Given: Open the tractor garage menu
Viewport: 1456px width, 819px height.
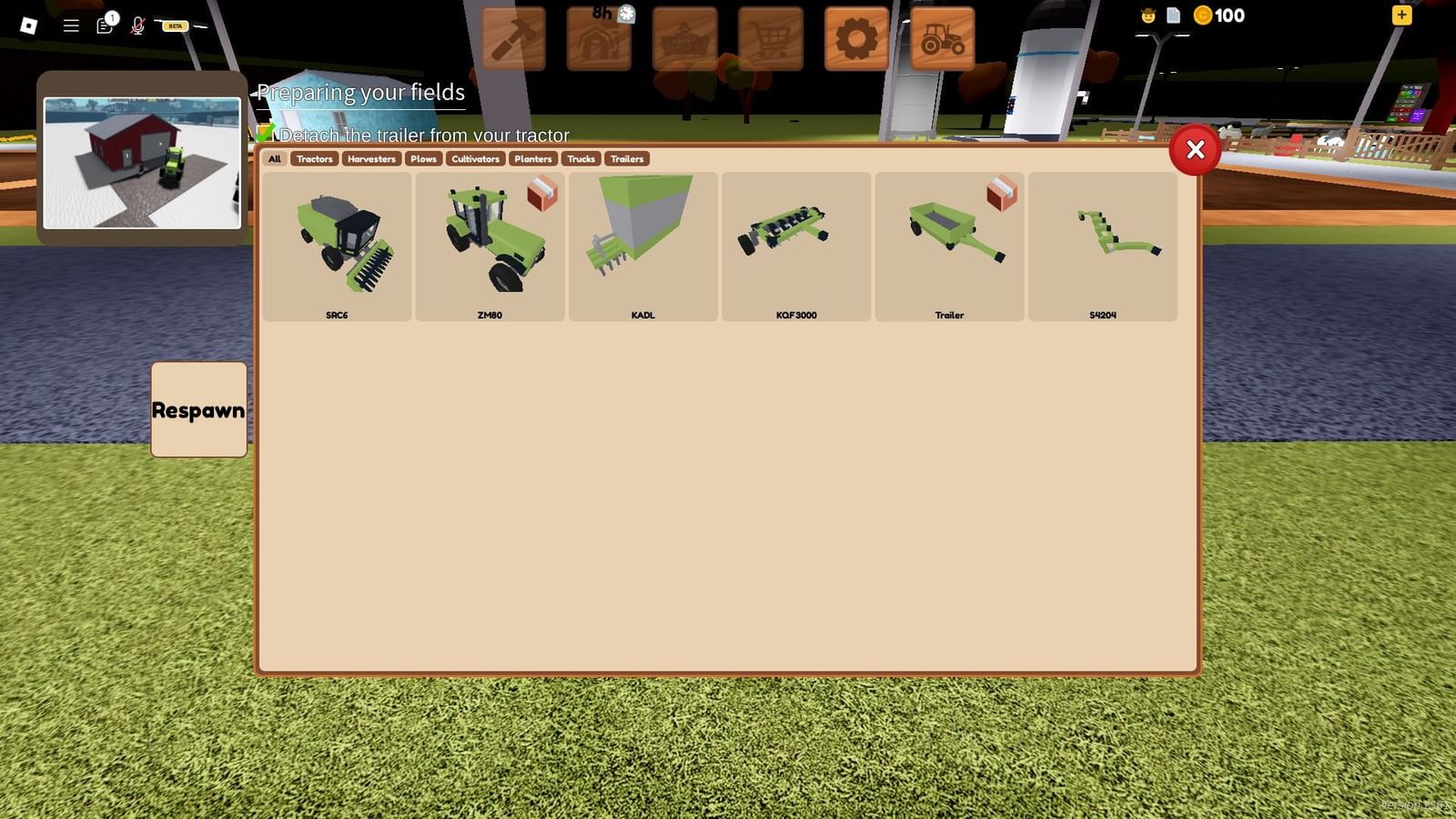Looking at the screenshot, I should point(942,36).
